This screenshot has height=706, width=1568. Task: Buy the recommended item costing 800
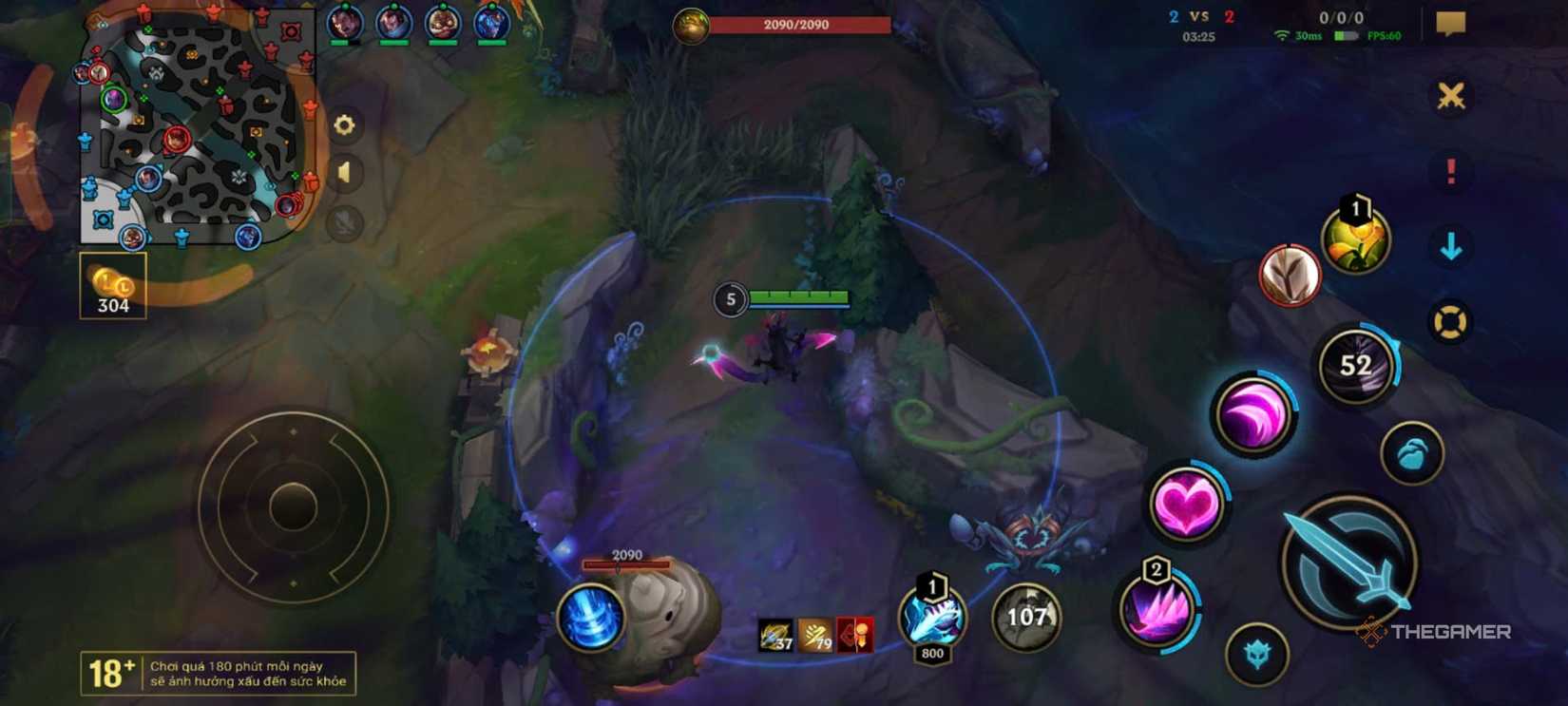pyautogui.click(x=929, y=618)
